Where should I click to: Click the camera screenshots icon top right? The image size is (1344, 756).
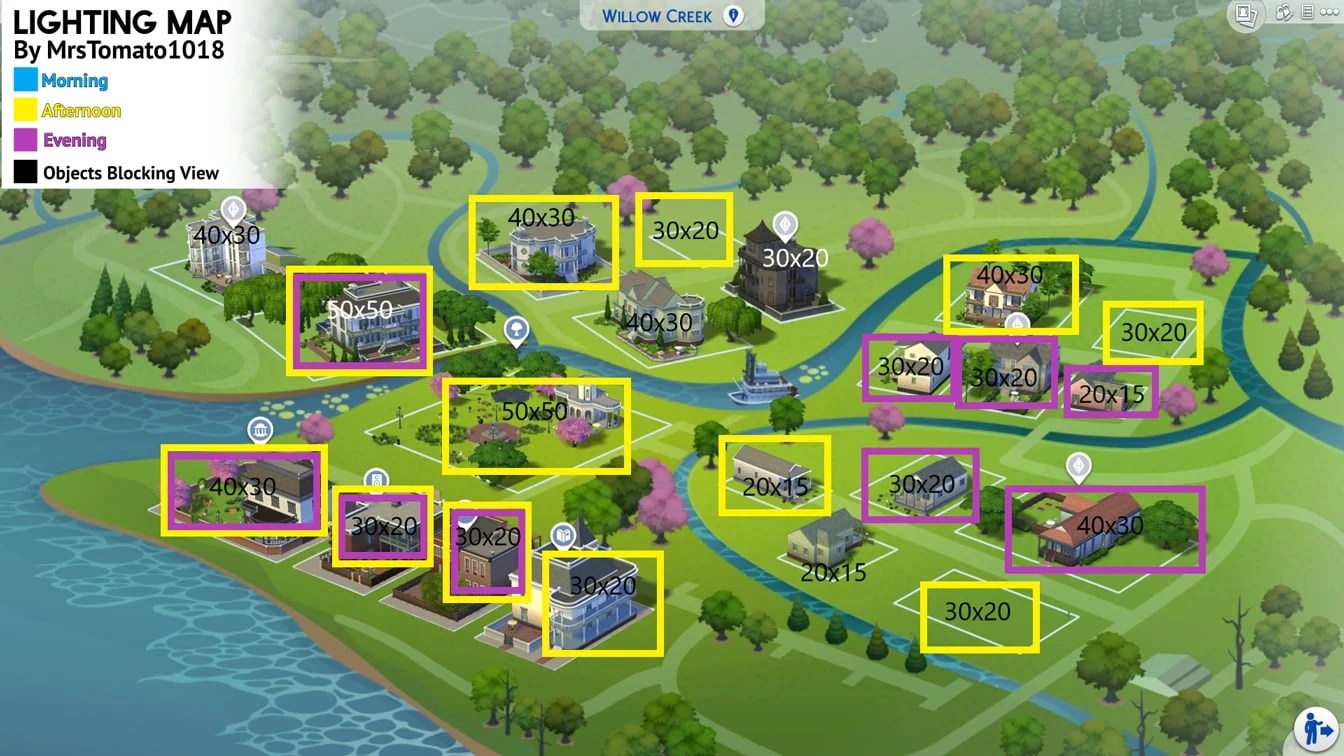pyautogui.click(x=1245, y=14)
